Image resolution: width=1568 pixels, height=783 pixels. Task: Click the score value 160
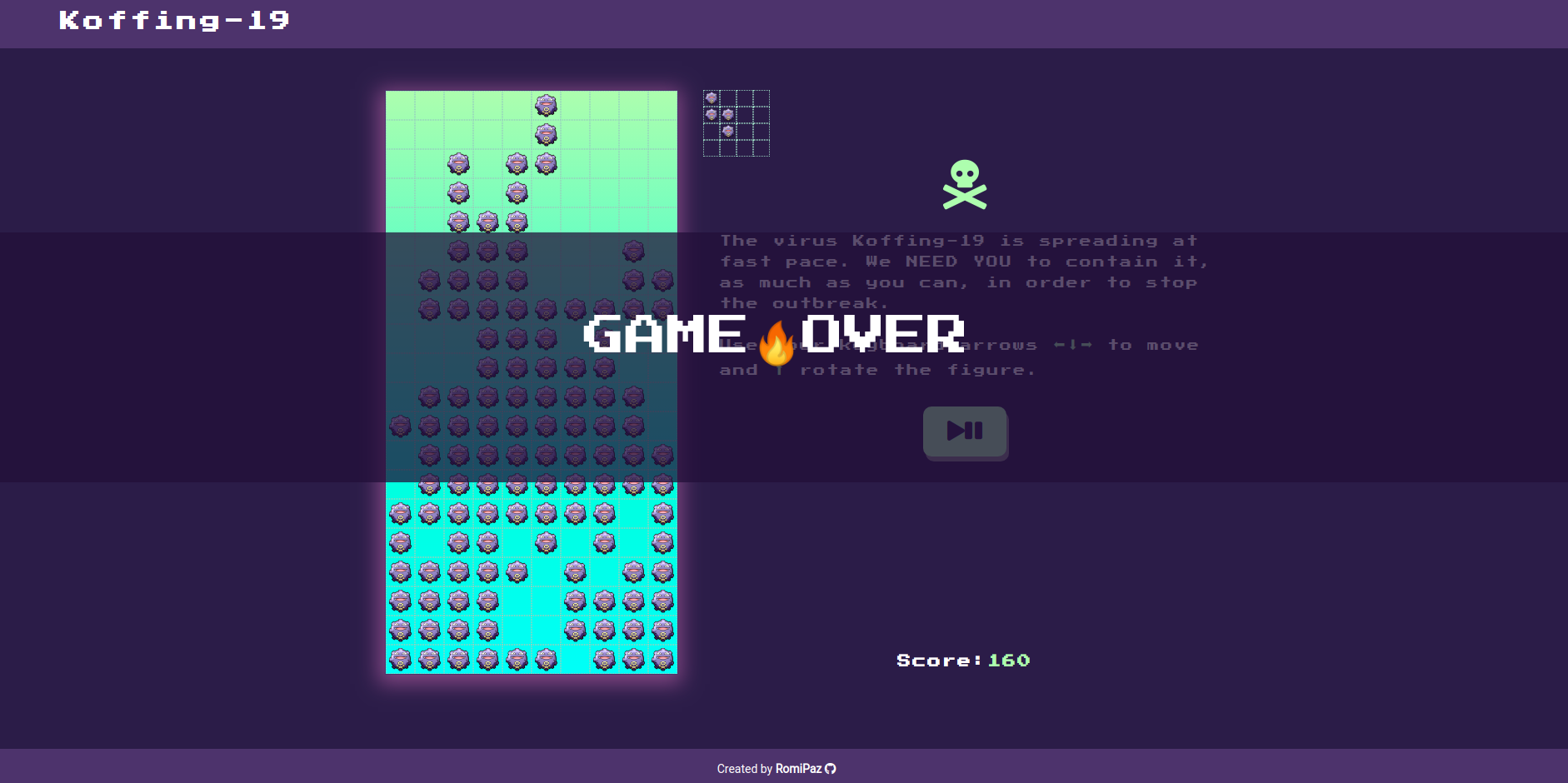[x=1007, y=660]
